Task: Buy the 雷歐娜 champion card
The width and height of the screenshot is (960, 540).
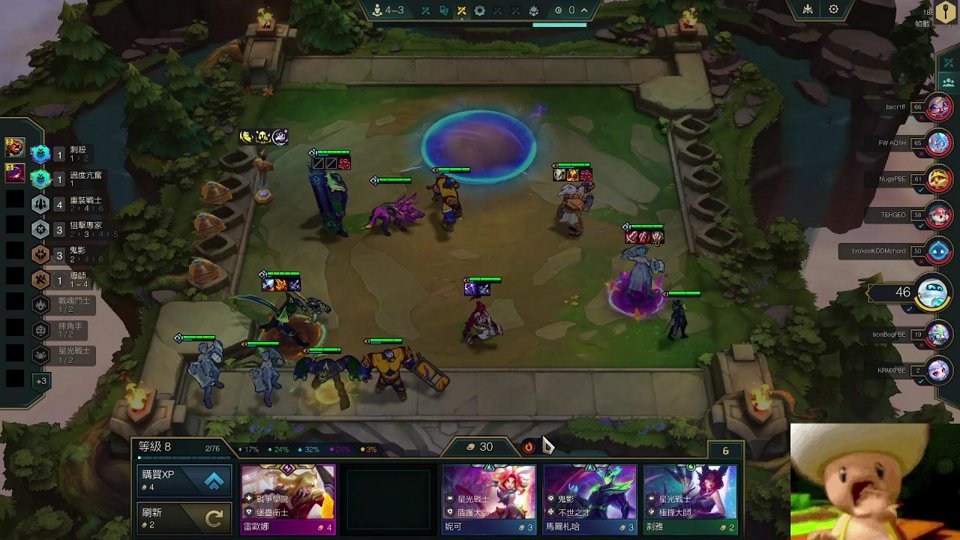Action: [x=288, y=498]
